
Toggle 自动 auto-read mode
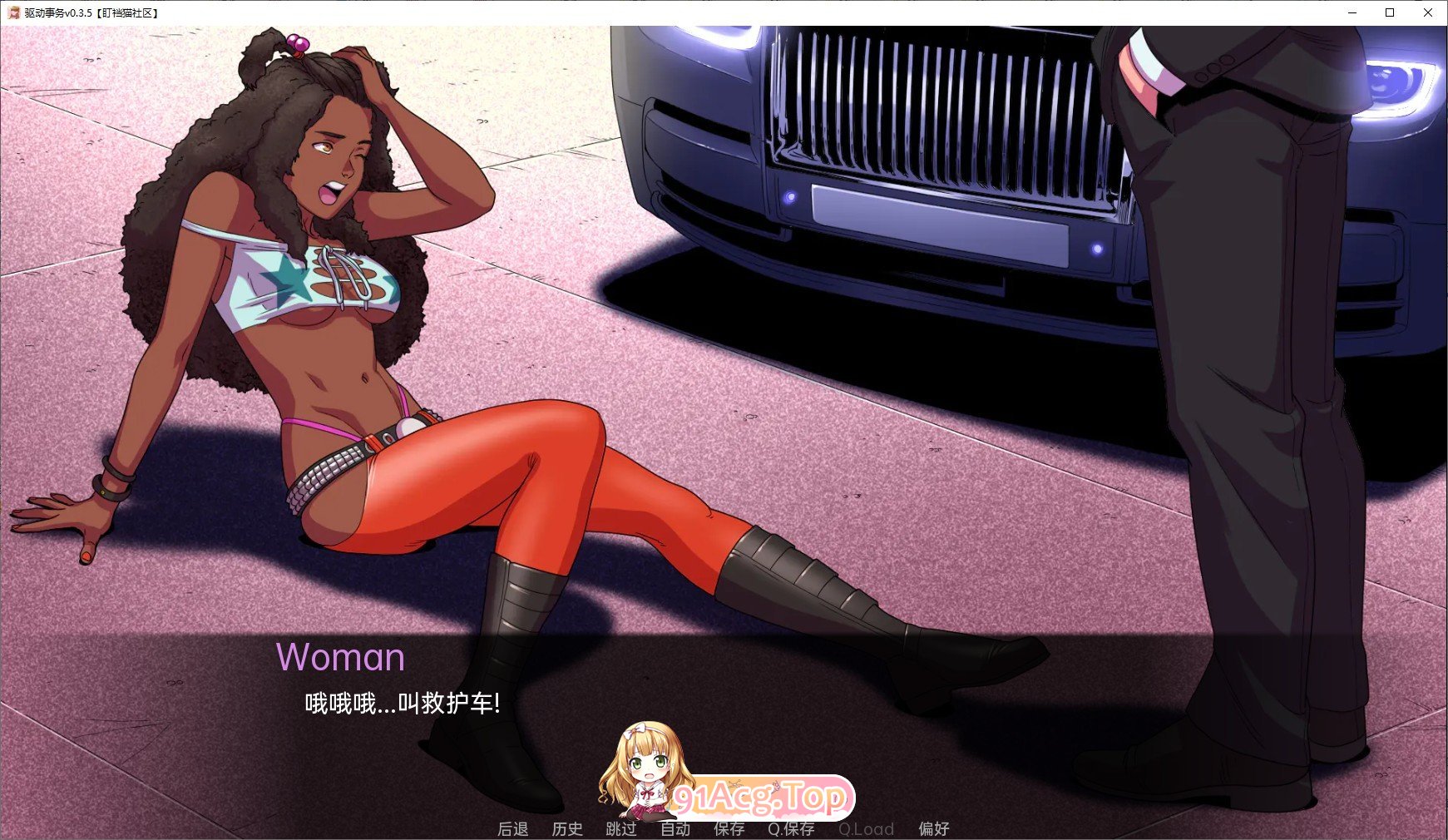click(x=676, y=828)
